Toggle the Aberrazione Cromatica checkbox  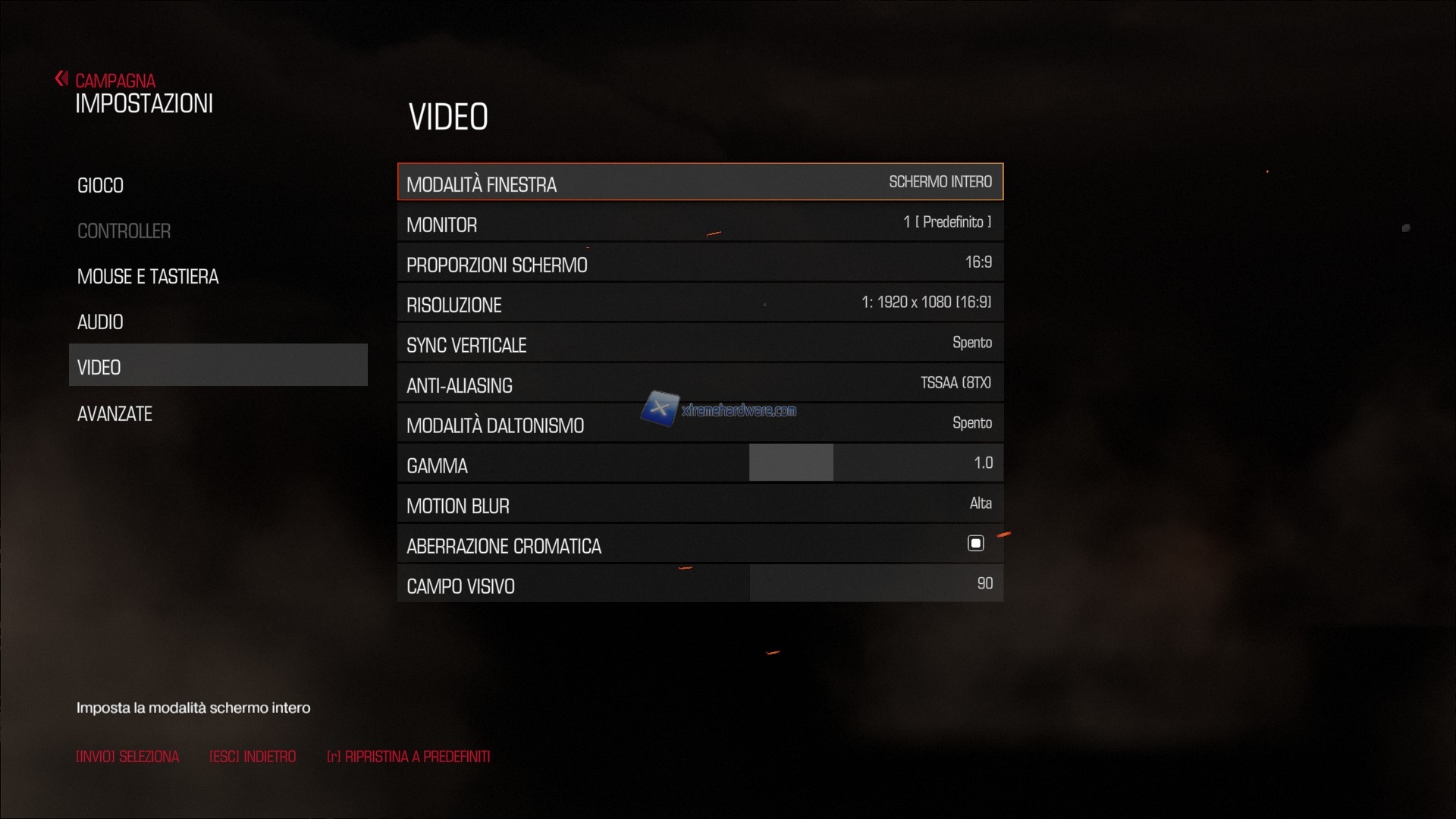coord(976,544)
